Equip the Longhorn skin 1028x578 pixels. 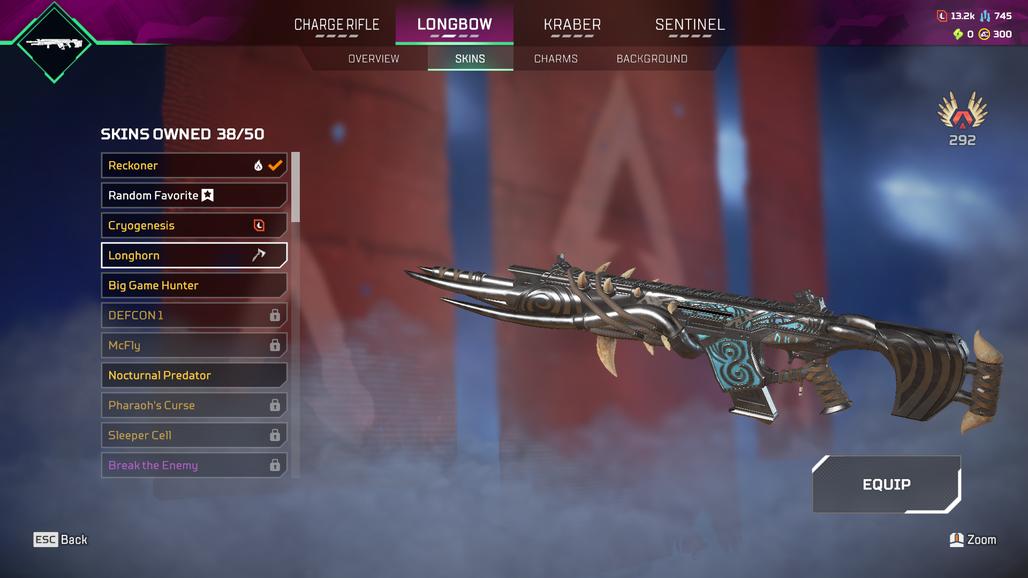click(x=886, y=484)
